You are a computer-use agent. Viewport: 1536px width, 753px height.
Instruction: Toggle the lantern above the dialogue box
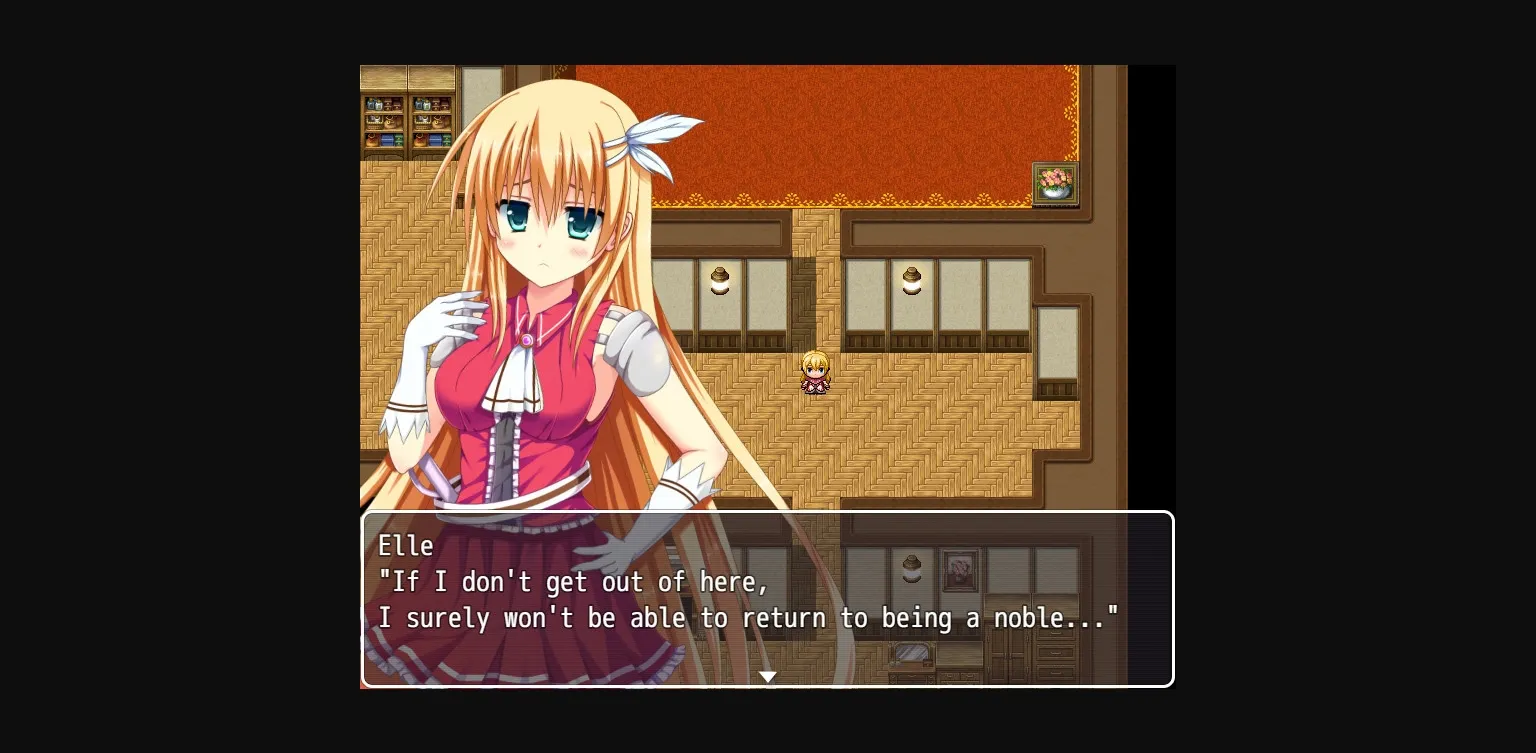pyautogui.click(x=912, y=568)
